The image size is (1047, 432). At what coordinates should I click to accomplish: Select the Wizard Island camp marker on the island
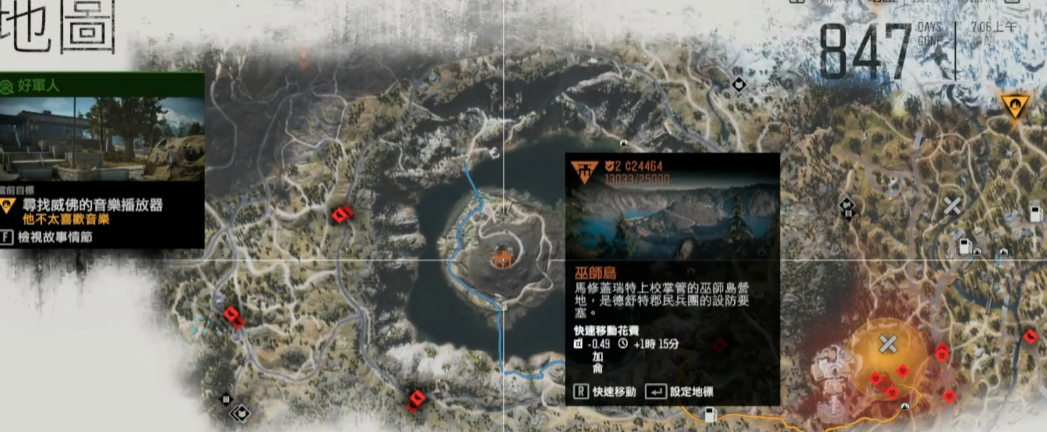pos(502,258)
